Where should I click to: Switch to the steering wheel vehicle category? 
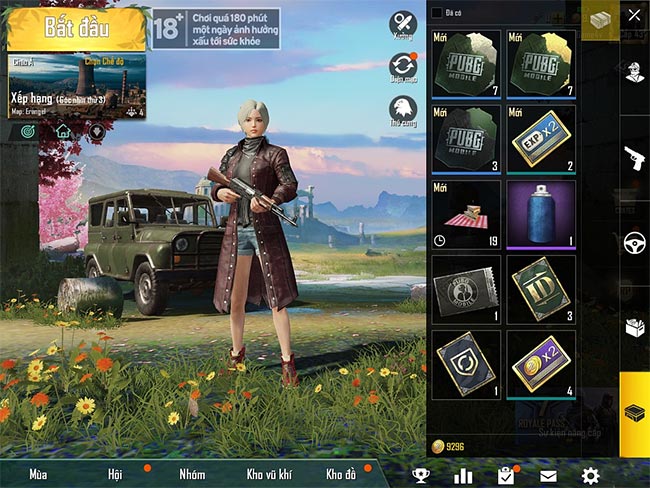[634, 242]
